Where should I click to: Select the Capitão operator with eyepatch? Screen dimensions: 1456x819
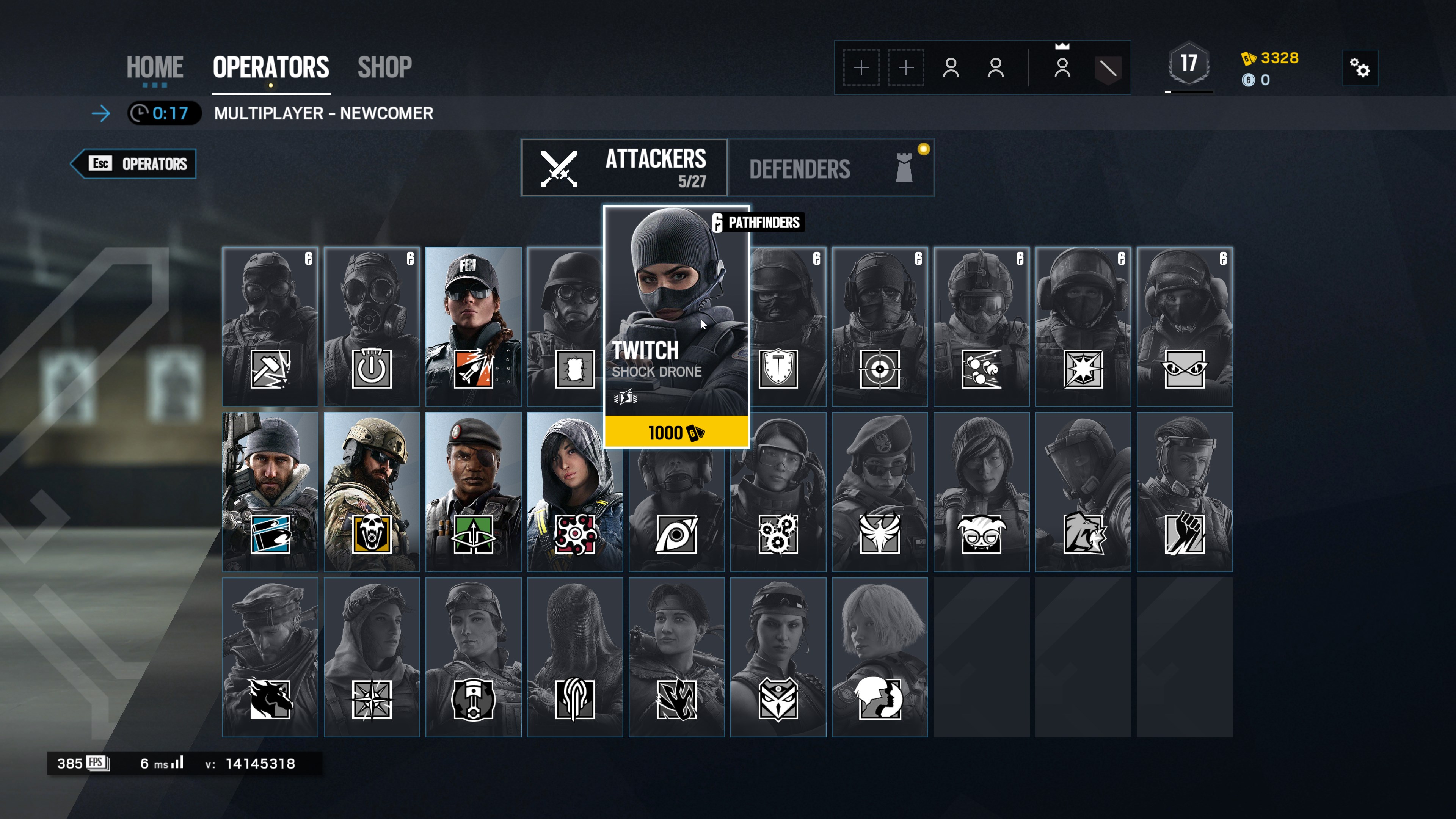click(473, 491)
